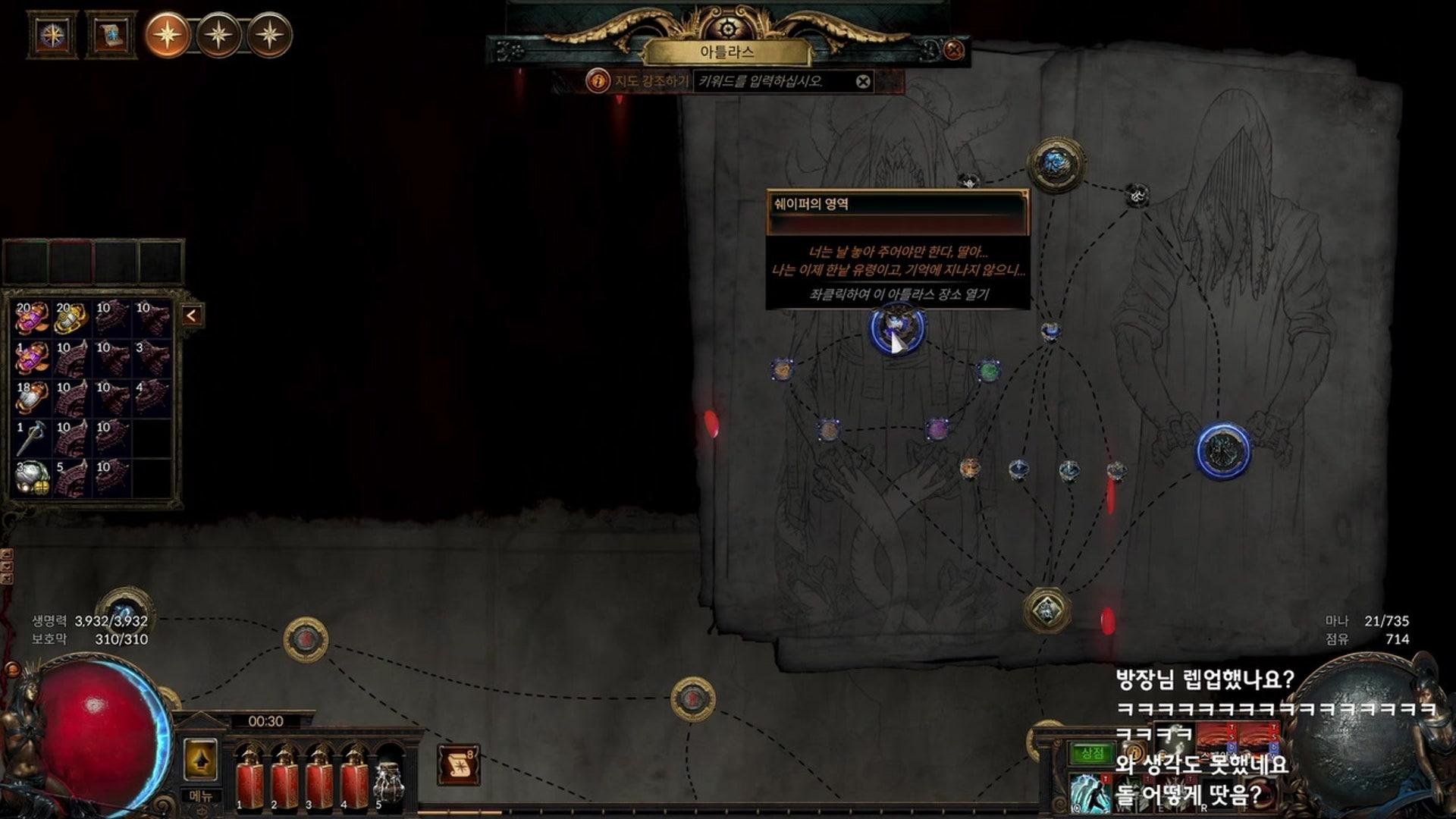Viewport: 1456px width, 819px height.
Task: Select the skeleton key item slot
Action: (32, 438)
